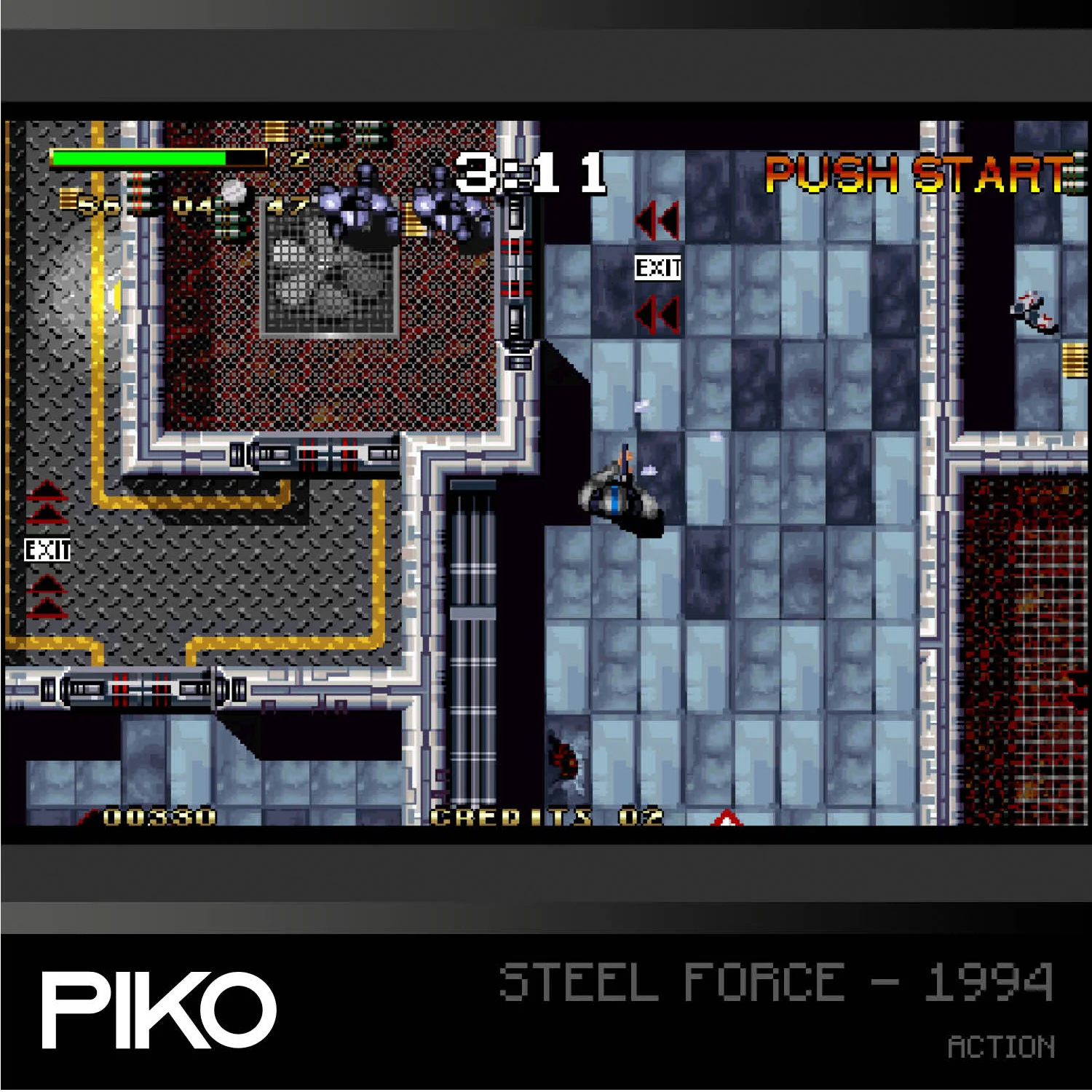Click the PIKO logo at the bottom left

pos(154,1010)
